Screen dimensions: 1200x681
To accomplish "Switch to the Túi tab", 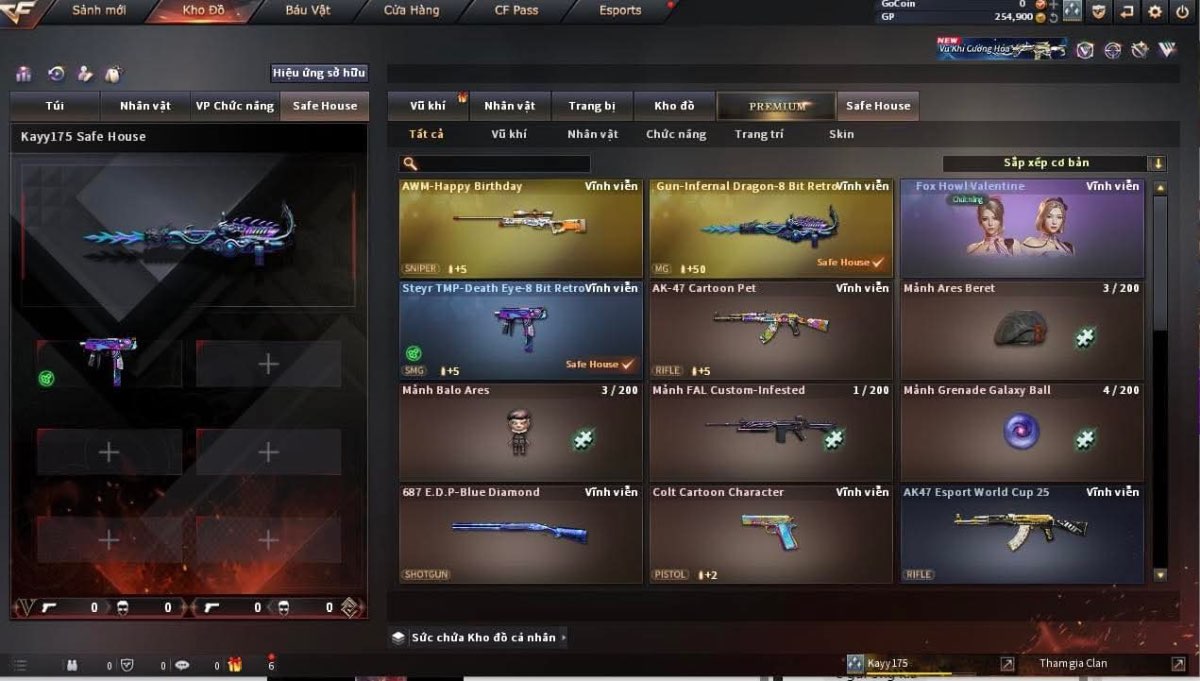I will 55,106.
